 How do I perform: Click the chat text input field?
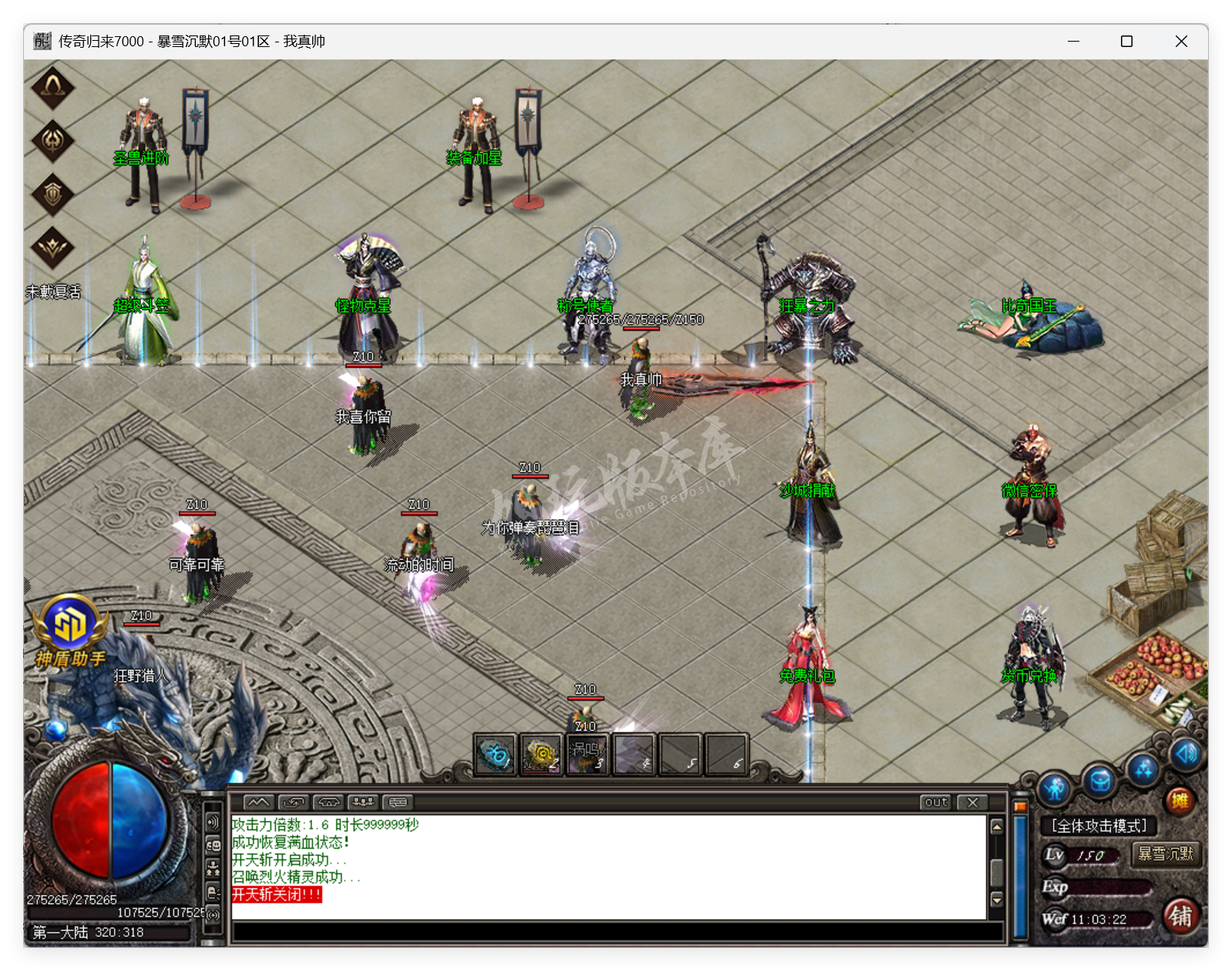click(x=617, y=932)
